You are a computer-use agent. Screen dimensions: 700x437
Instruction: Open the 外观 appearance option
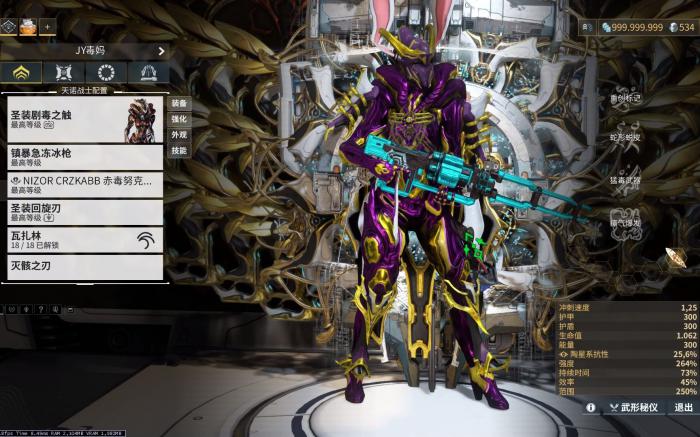[x=178, y=134]
